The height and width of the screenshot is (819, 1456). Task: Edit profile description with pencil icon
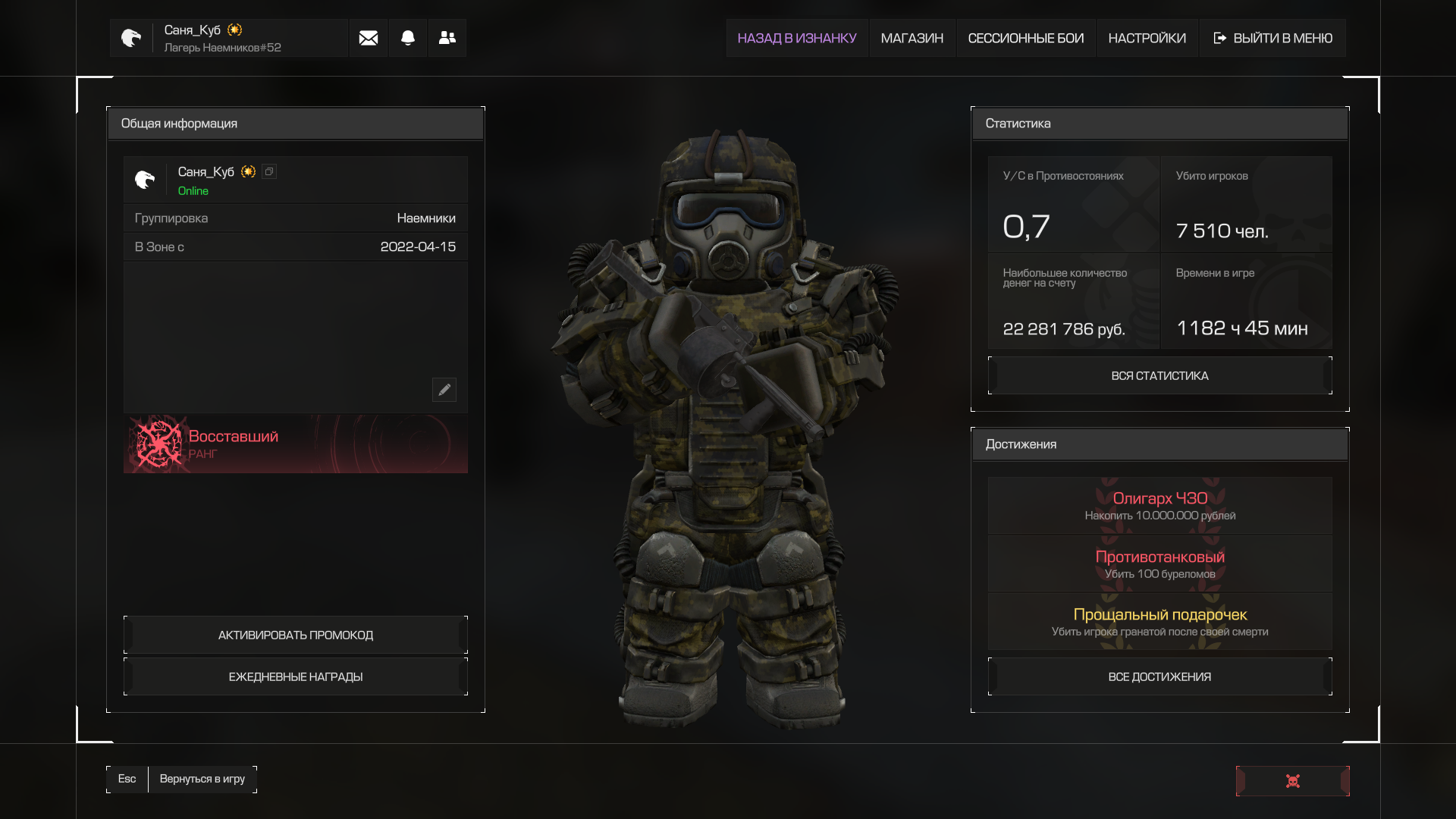tap(444, 390)
